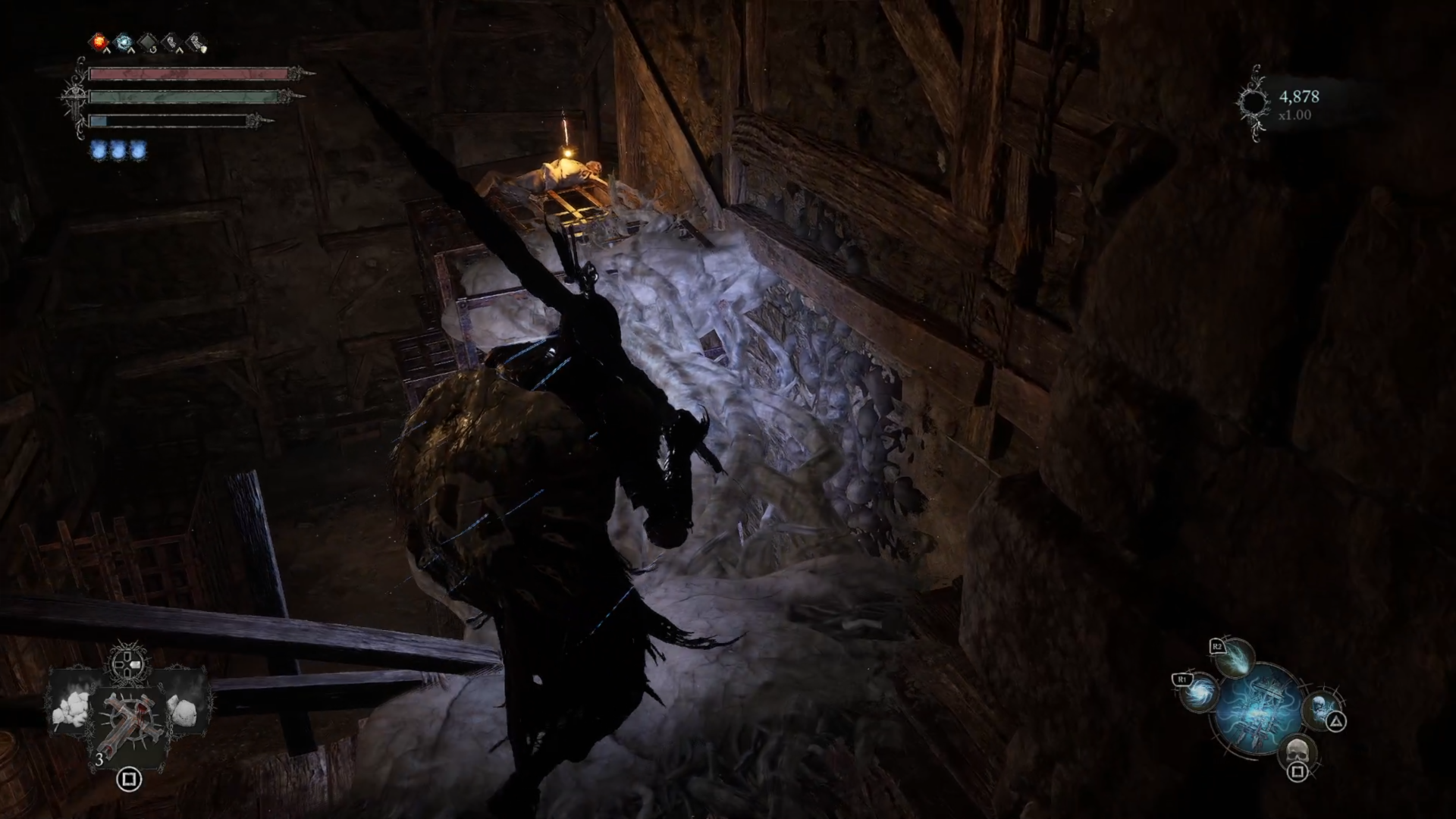The height and width of the screenshot is (819, 1456).
Task: Toggle the first blue healing charge orb
Action: (x=99, y=149)
